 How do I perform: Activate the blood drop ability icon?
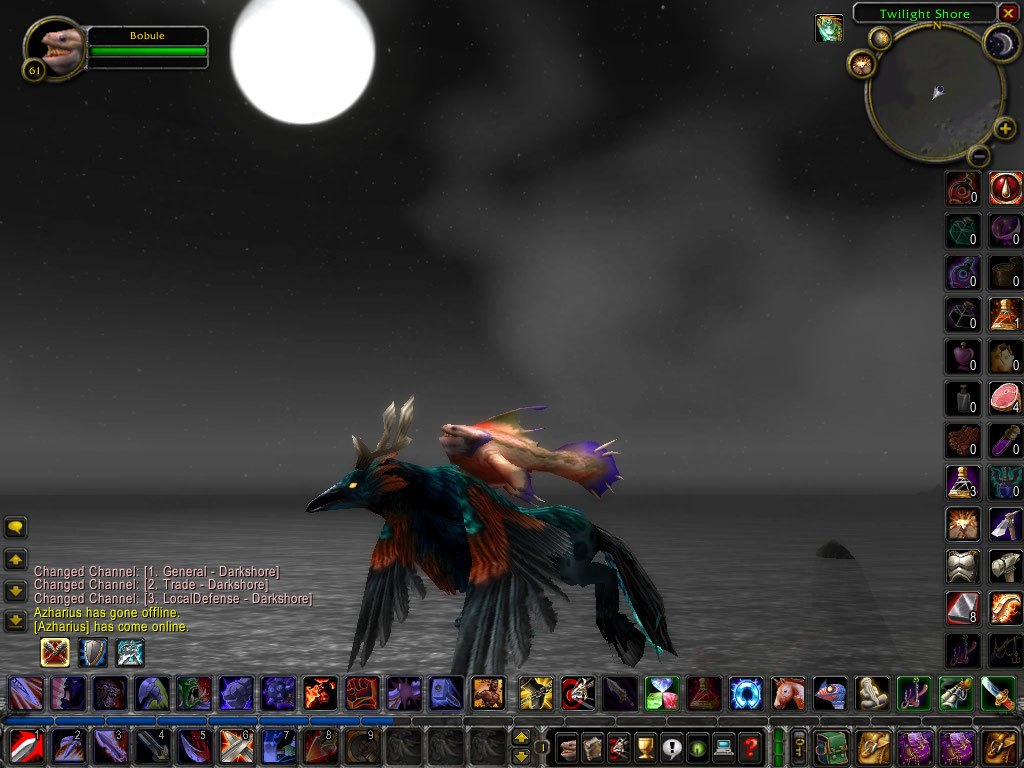coord(1005,188)
